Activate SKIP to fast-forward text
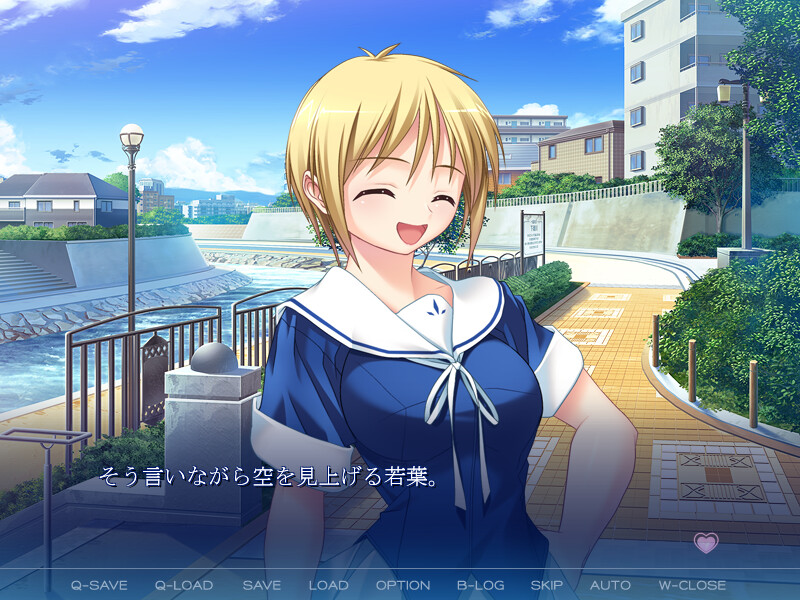The width and height of the screenshot is (800, 600). coord(547,585)
